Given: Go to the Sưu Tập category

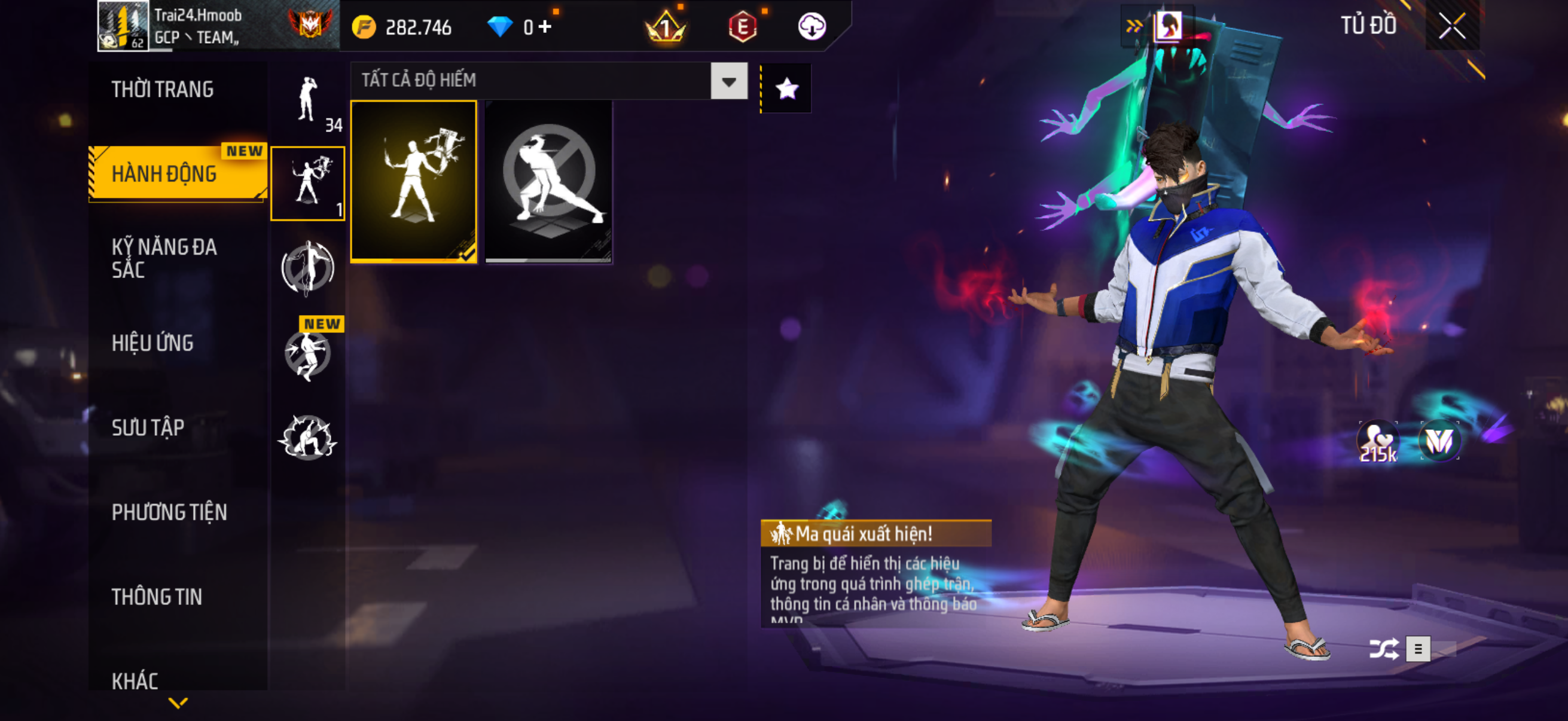Looking at the screenshot, I should pos(148,427).
